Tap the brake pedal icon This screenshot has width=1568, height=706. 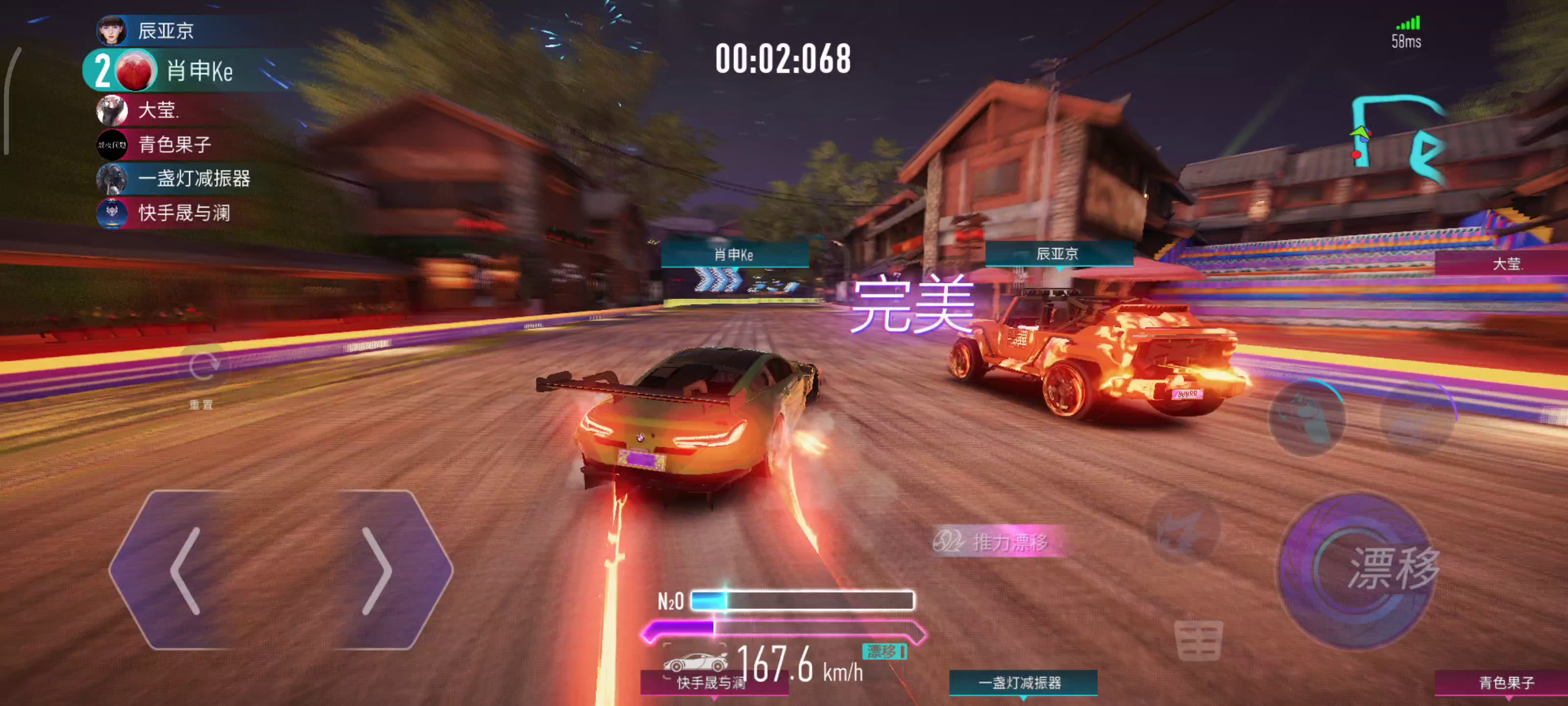click(x=1198, y=641)
